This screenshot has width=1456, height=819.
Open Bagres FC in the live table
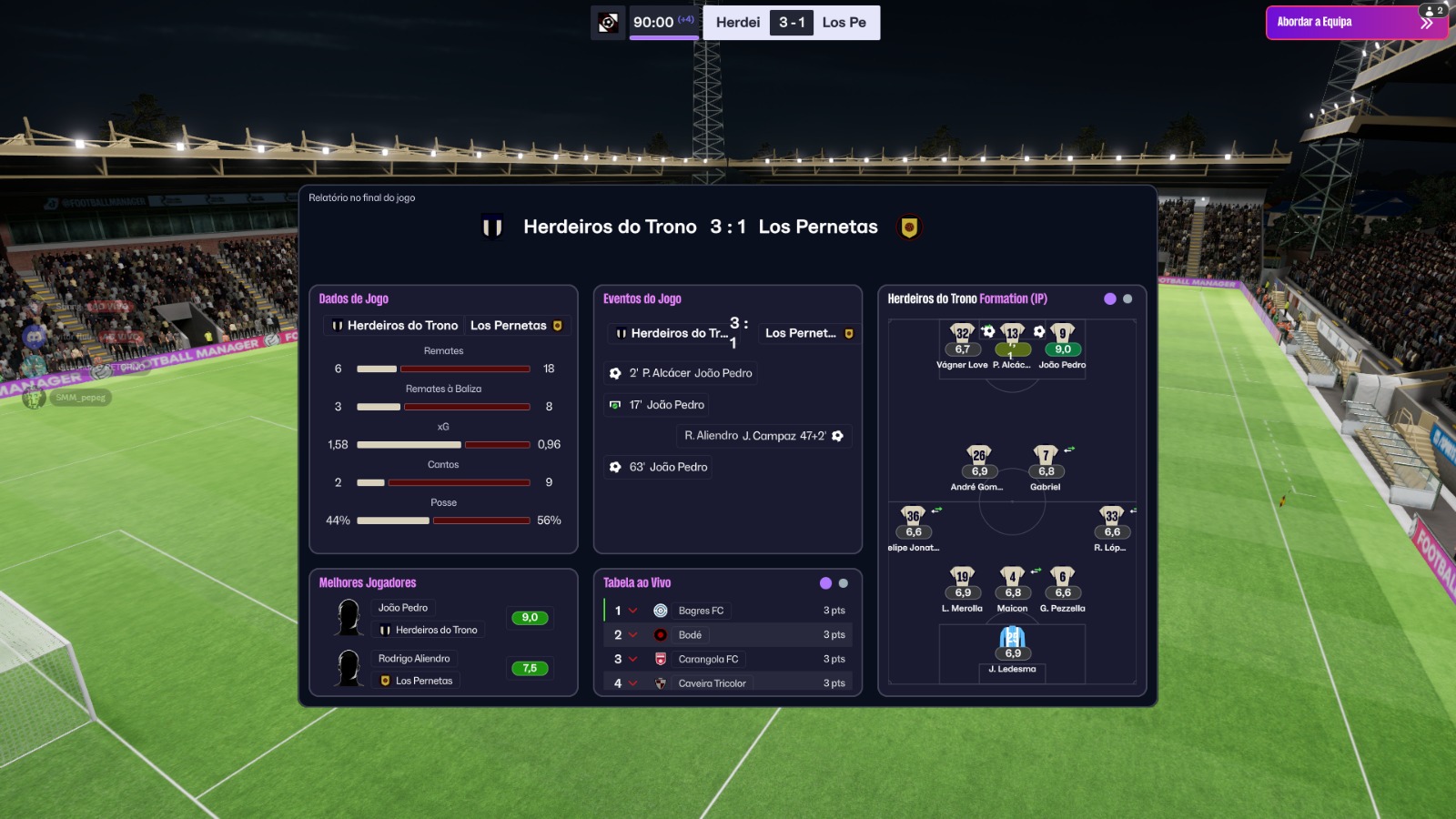tap(701, 611)
